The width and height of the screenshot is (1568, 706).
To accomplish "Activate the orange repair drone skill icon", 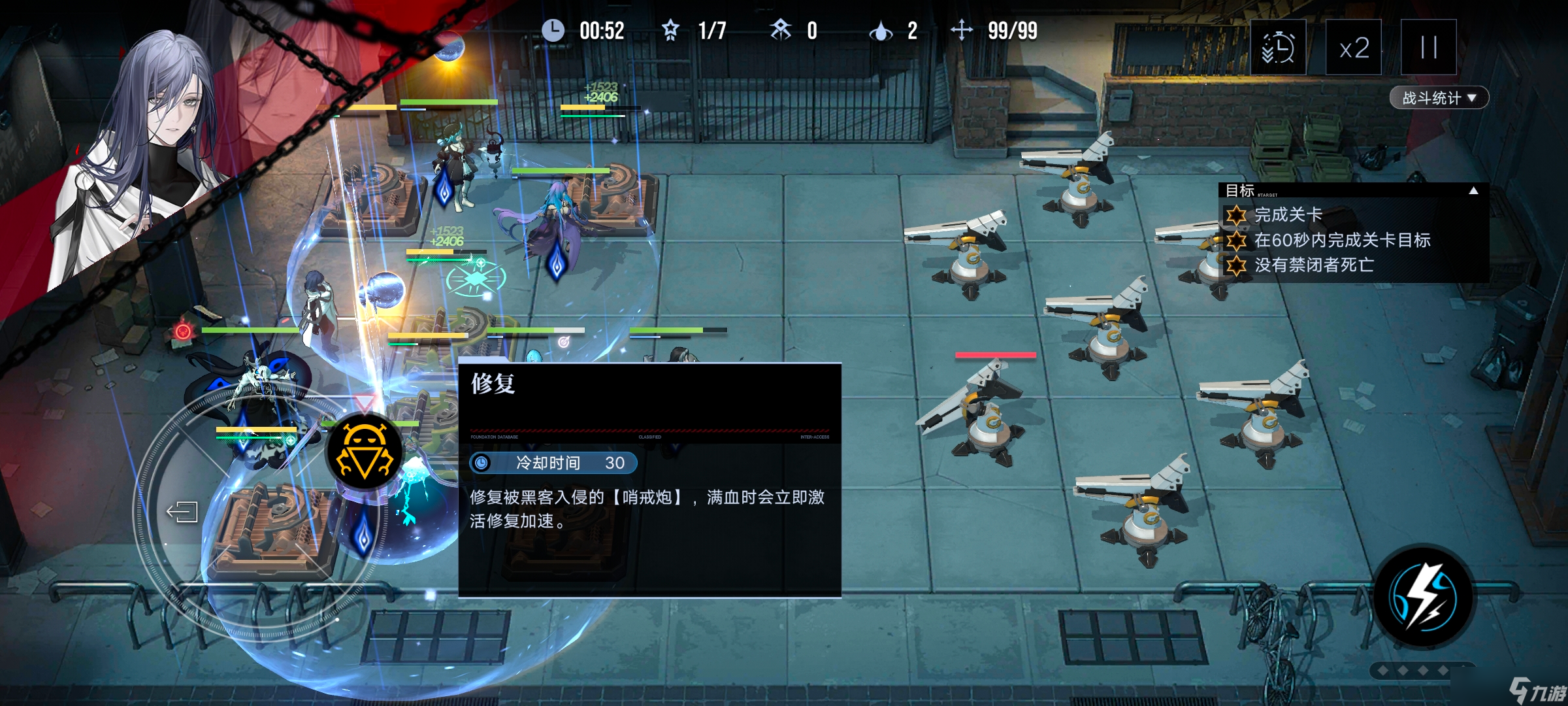I will (x=364, y=449).
